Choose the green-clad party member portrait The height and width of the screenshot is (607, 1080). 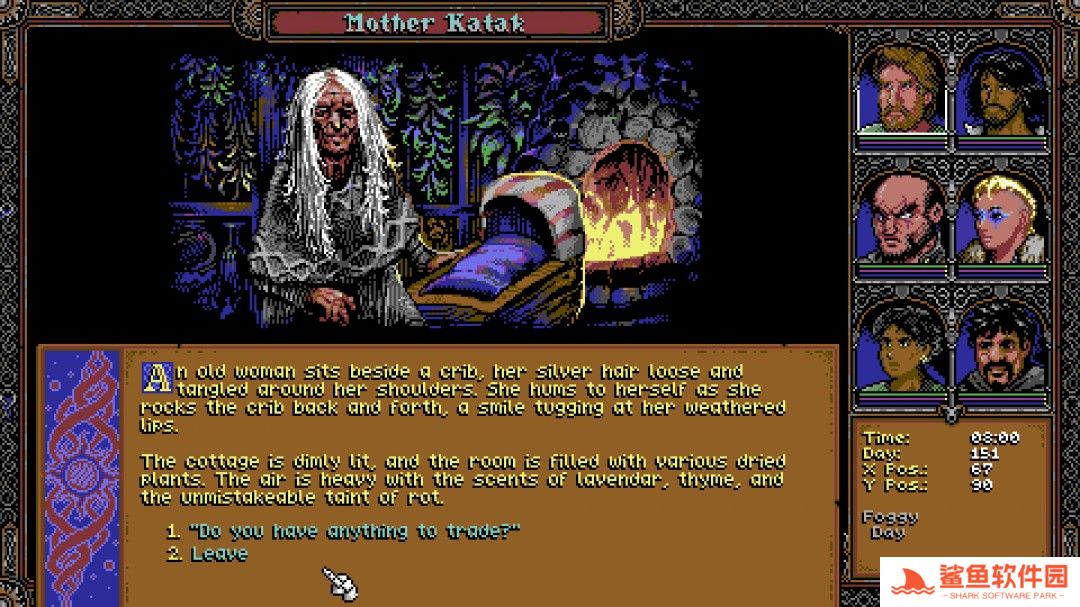click(x=900, y=350)
